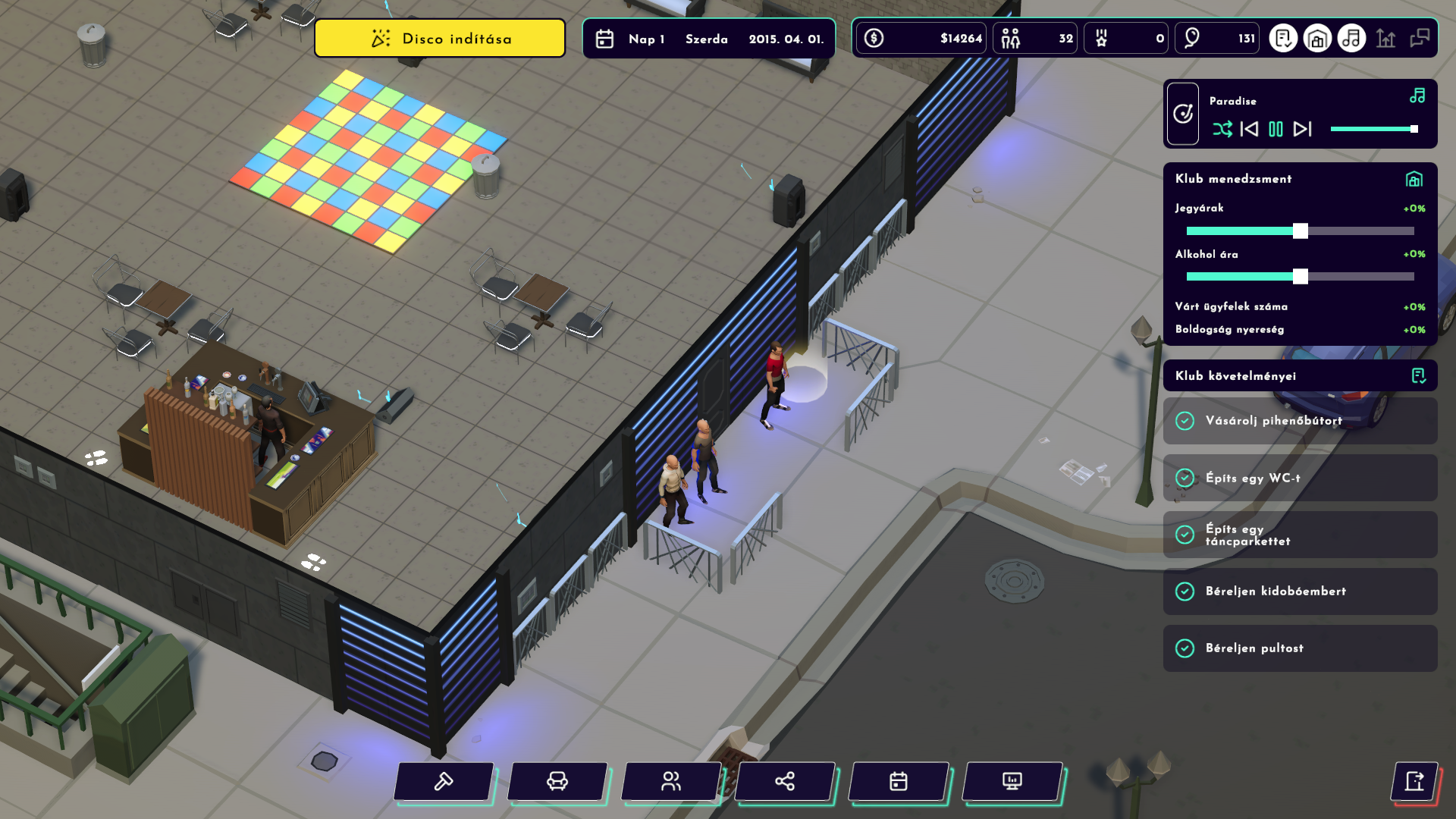Select the Béreljen kidobóembert requirement
The height and width of the screenshot is (819, 1456).
click(x=1300, y=591)
